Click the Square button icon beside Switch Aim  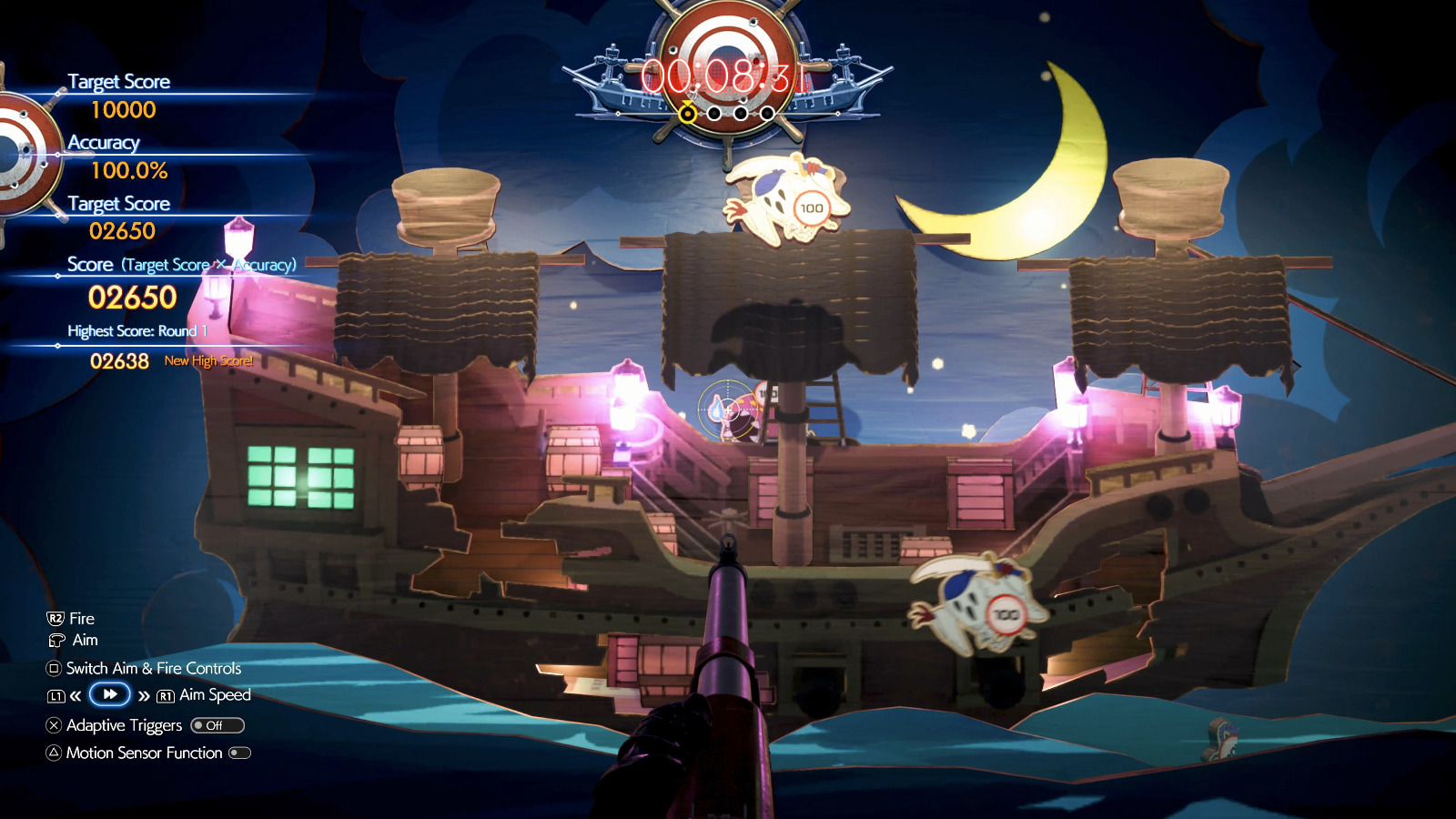[x=53, y=668]
